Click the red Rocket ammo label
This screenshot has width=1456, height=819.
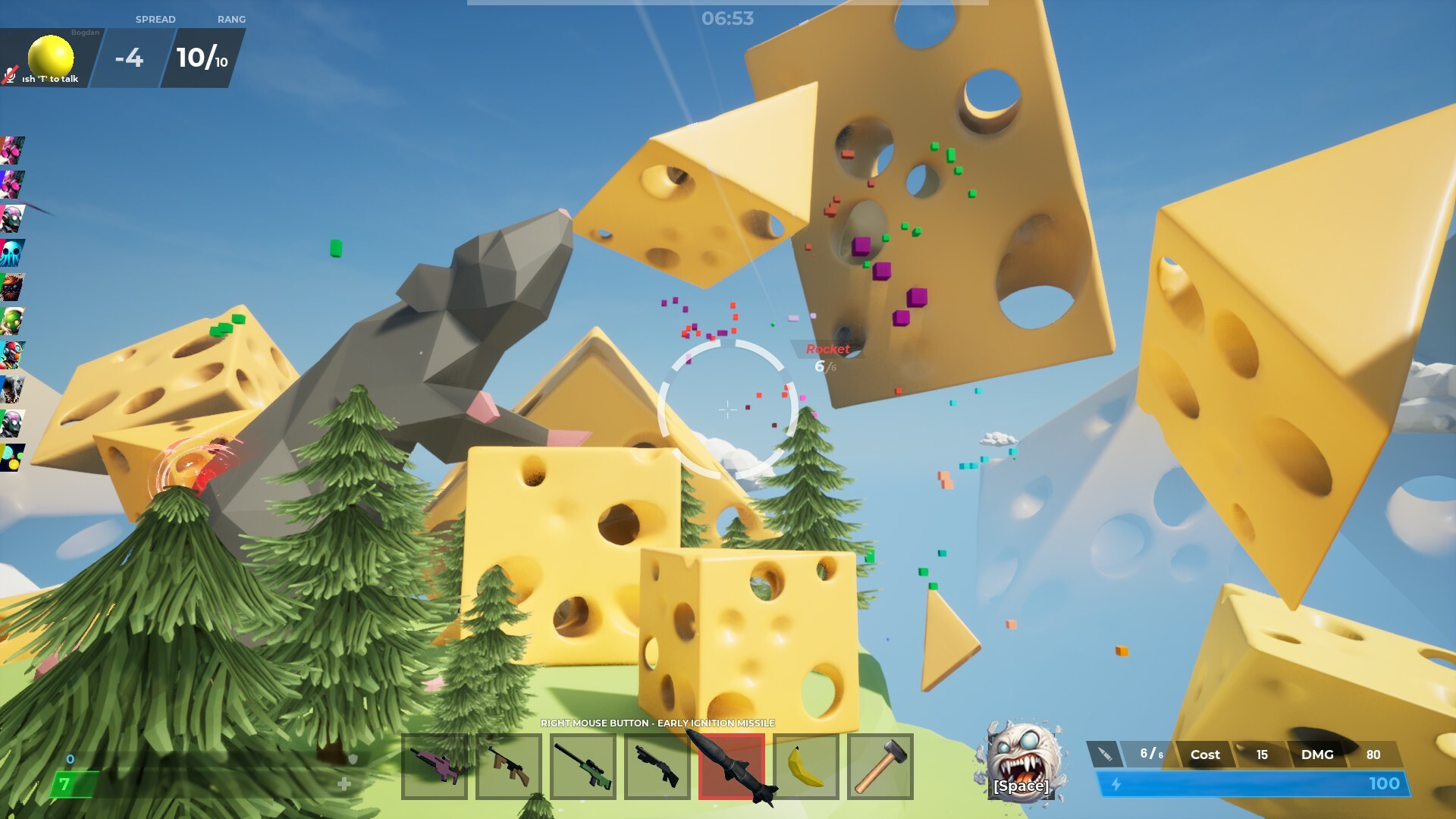click(x=828, y=350)
